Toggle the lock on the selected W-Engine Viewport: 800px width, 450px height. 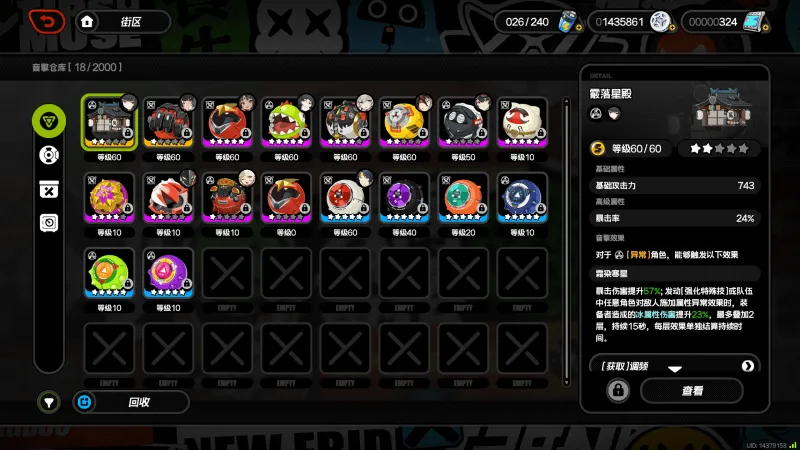click(617, 390)
